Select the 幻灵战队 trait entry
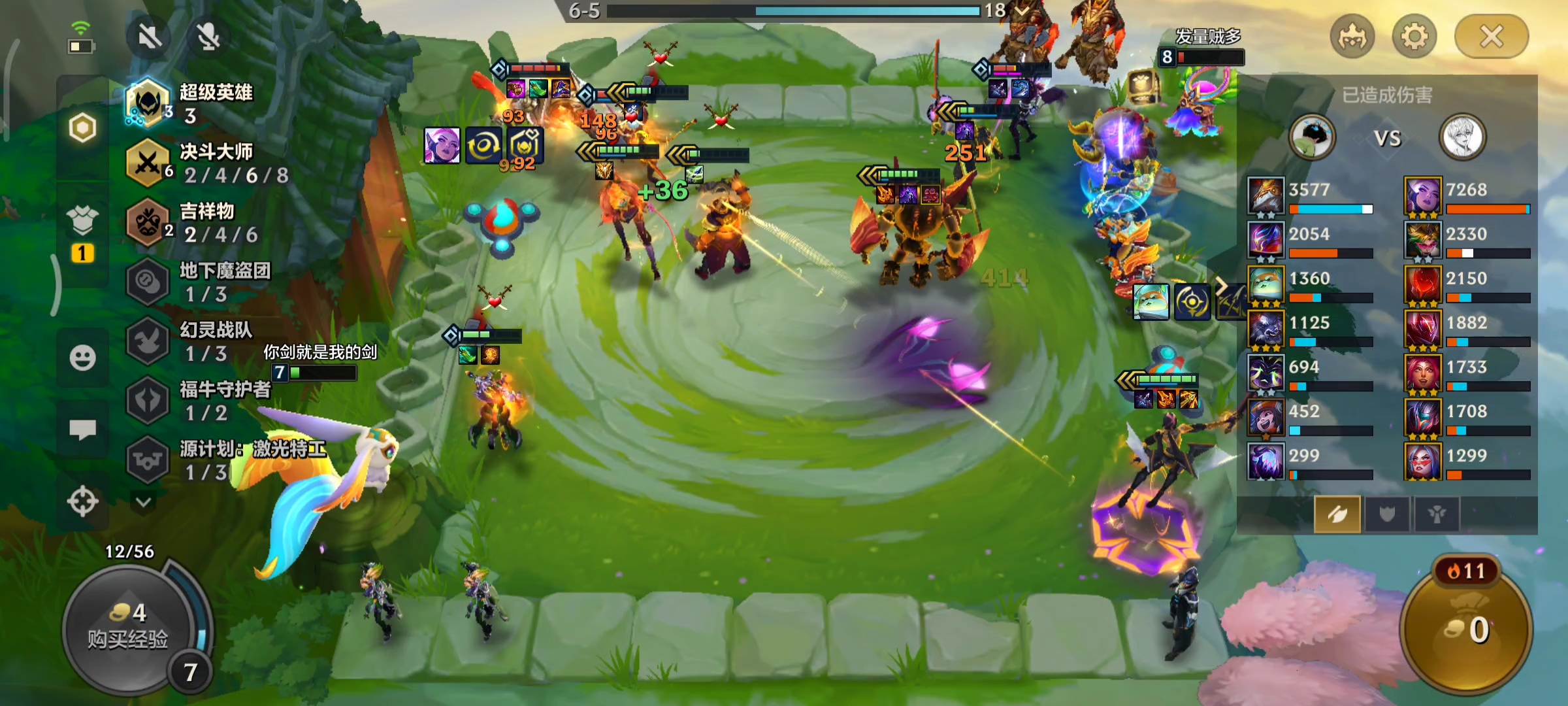Screen dimensions: 1568x706 [196, 341]
